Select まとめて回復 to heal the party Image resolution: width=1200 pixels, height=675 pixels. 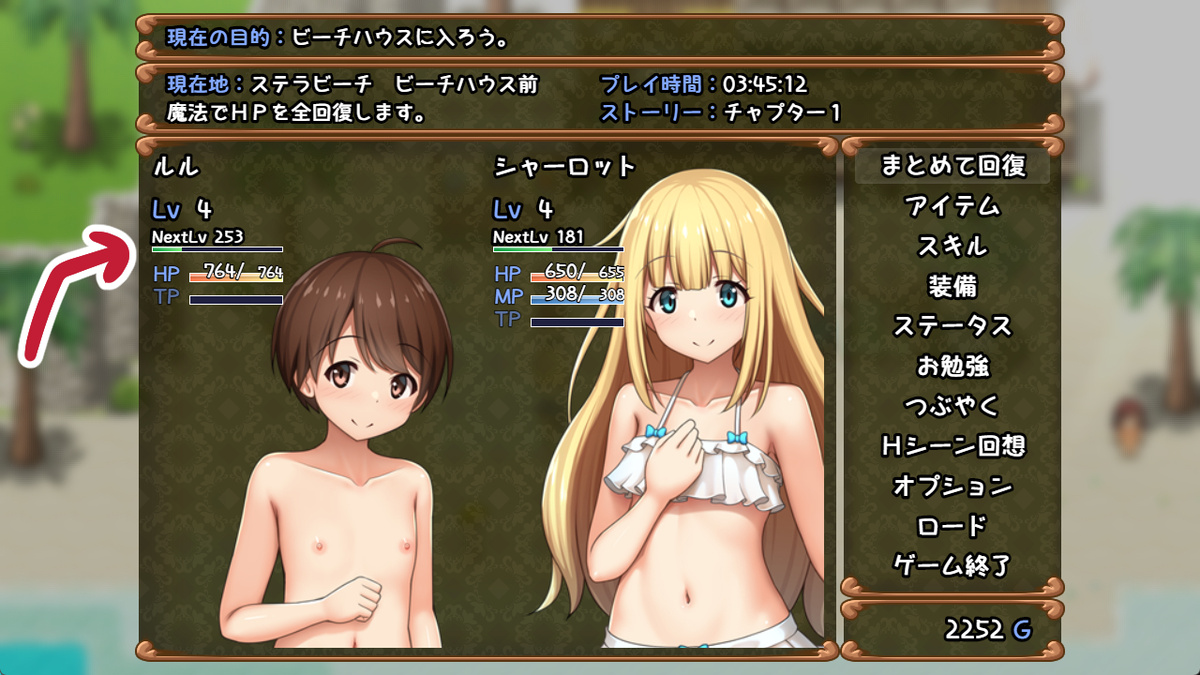[x=952, y=166]
